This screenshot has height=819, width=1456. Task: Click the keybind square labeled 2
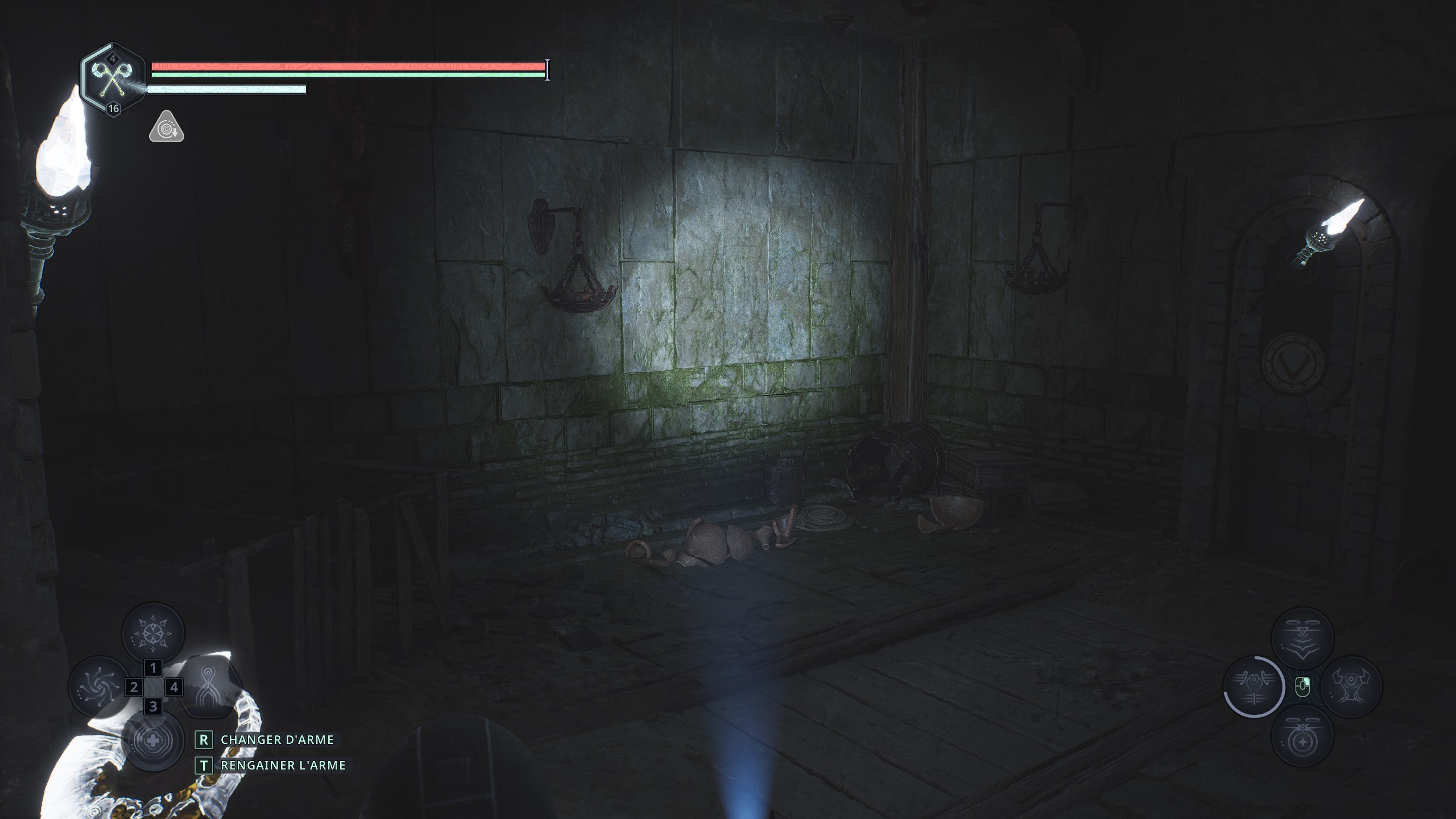click(134, 688)
